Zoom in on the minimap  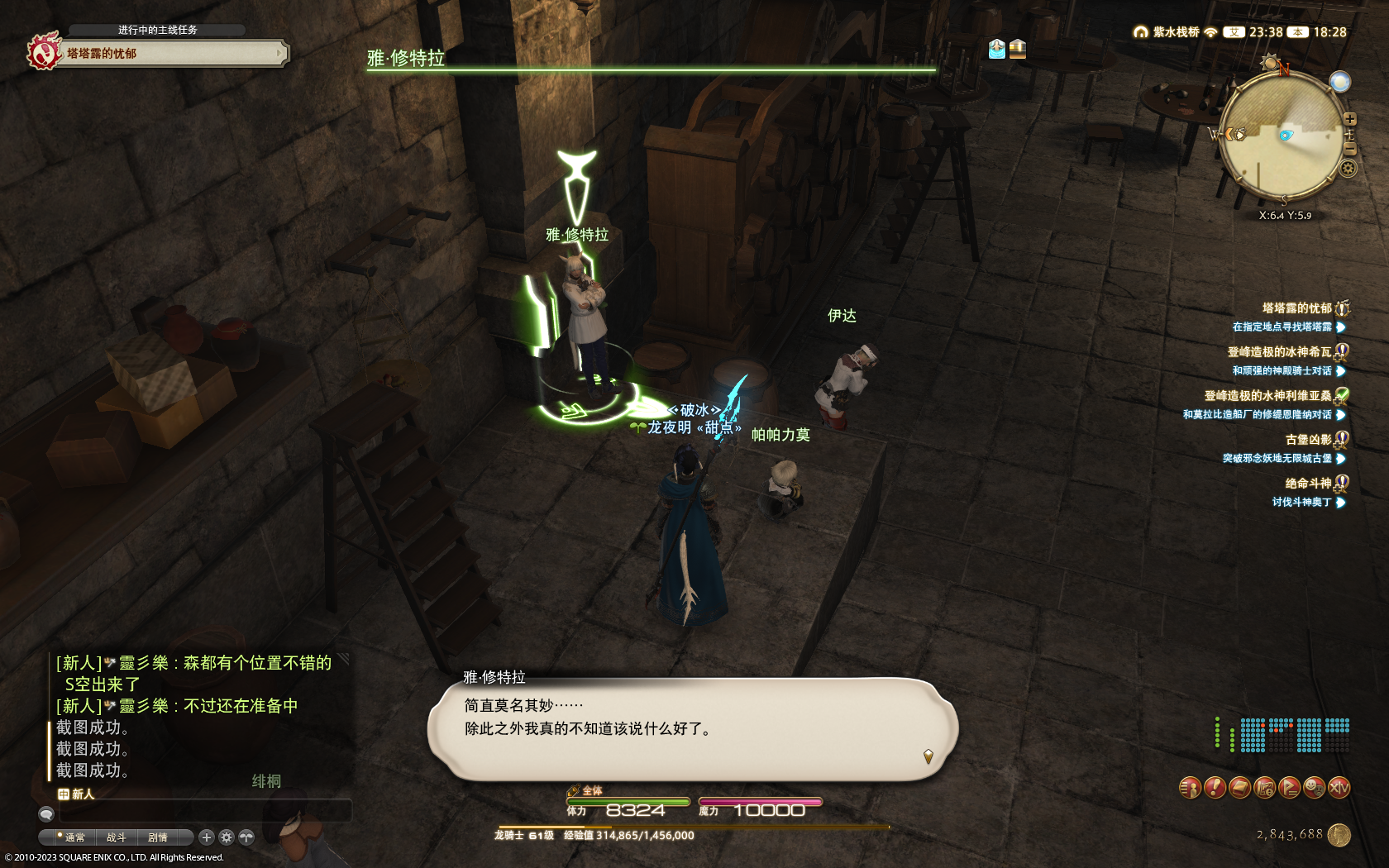pos(1350,119)
